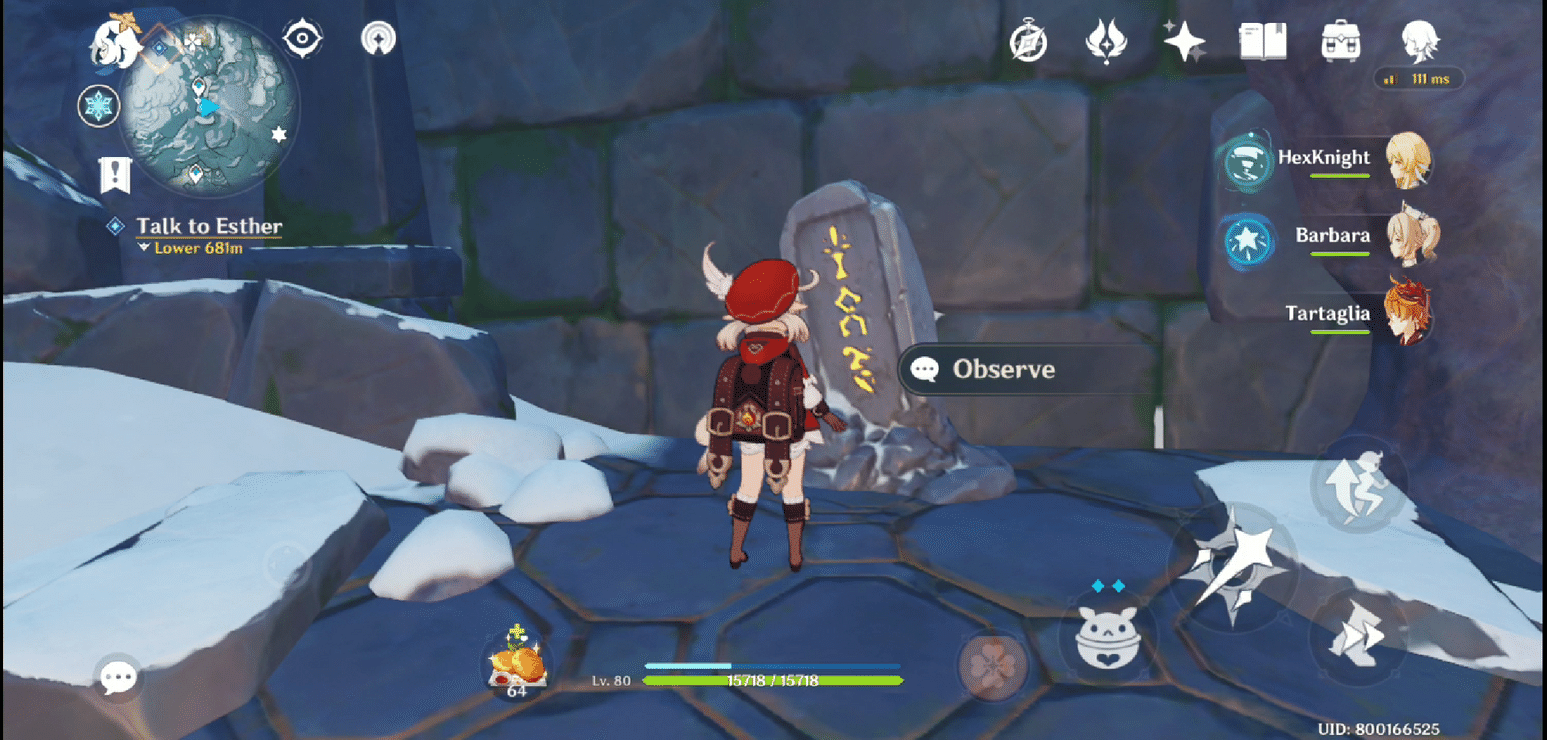Open the Adventurer Handbook book icon
Image resolution: width=1547 pixels, height=740 pixels.
1262,41
